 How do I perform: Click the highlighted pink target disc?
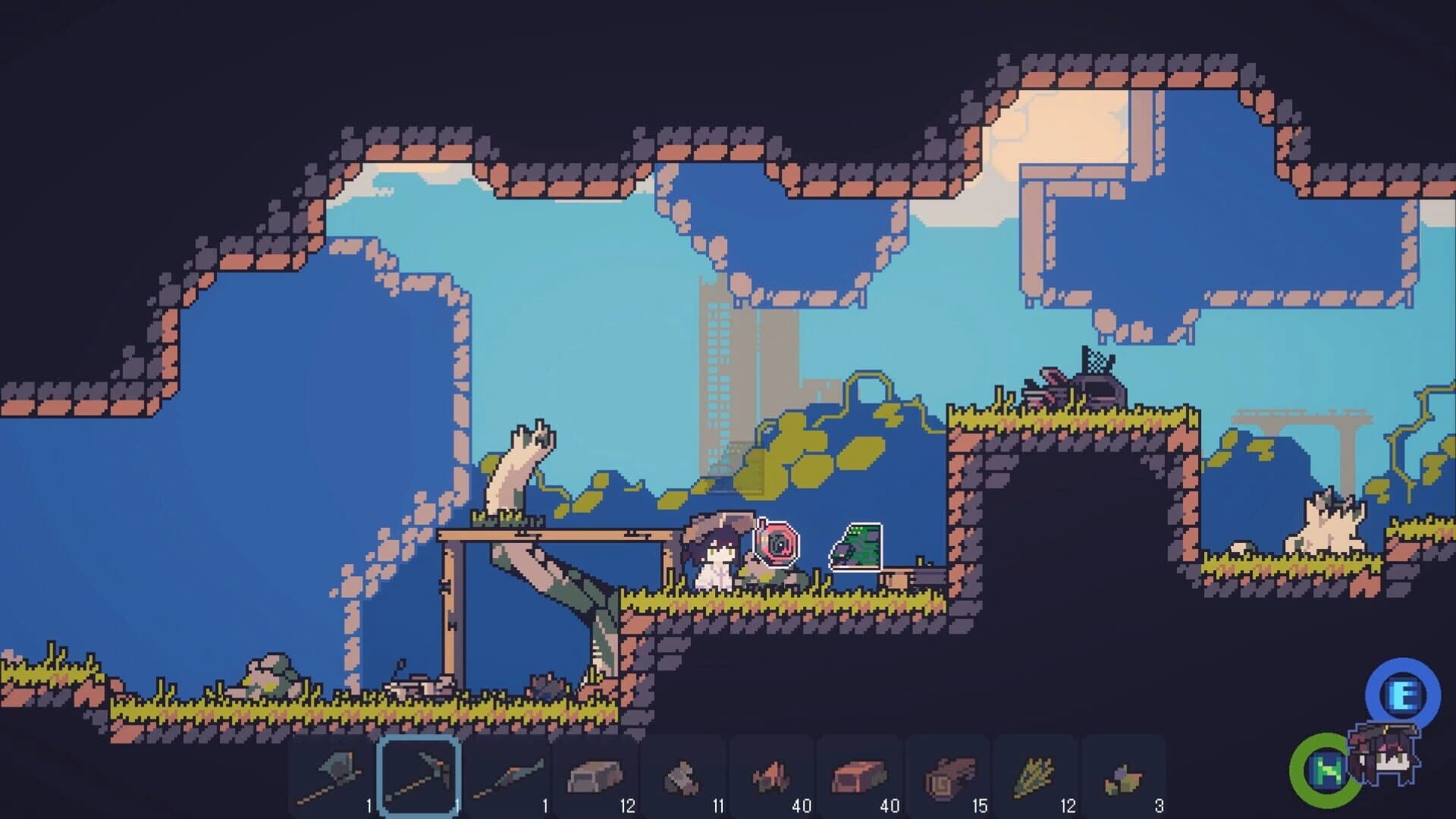(x=775, y=544)
